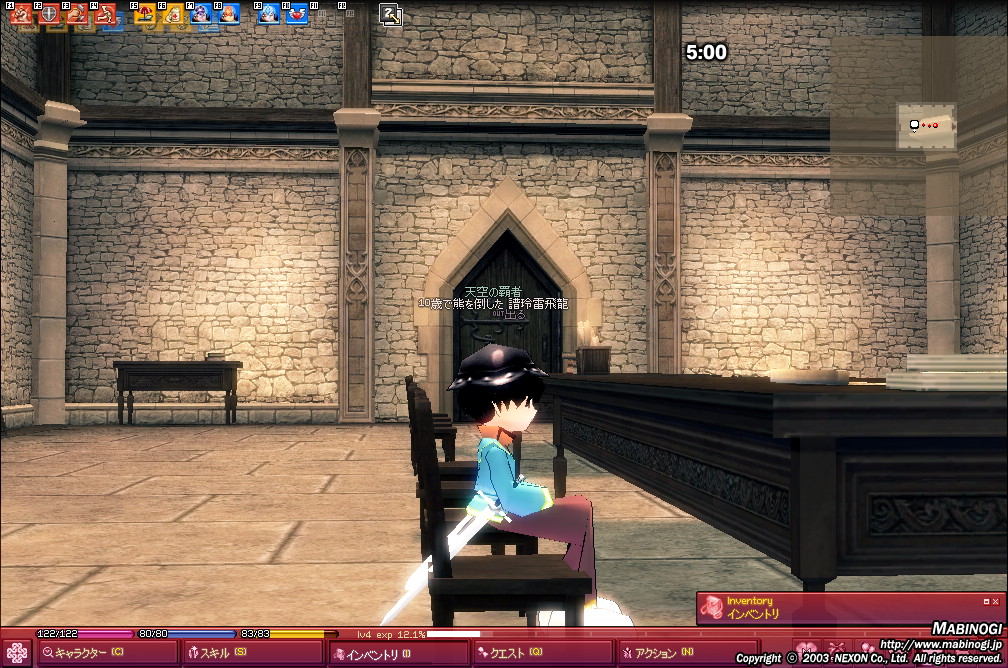Minimize the Inventory window

(986, 601)
